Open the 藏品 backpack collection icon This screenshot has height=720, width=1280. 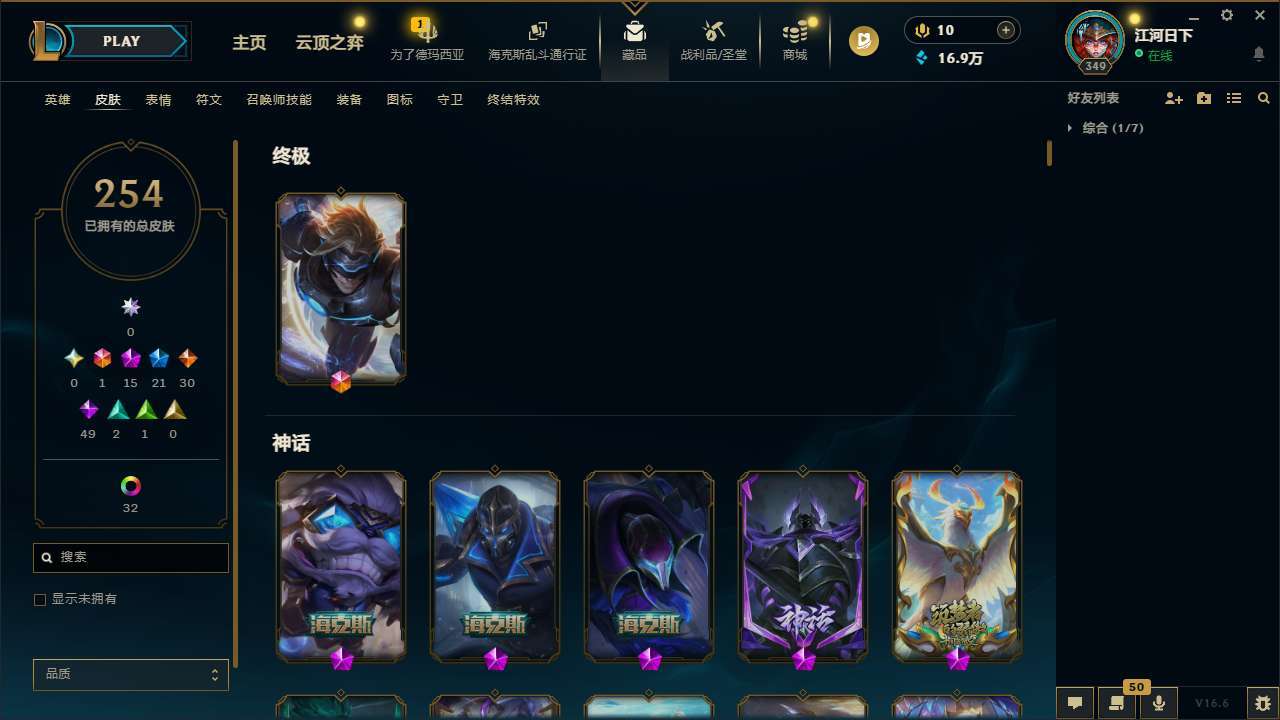(634, 35)
